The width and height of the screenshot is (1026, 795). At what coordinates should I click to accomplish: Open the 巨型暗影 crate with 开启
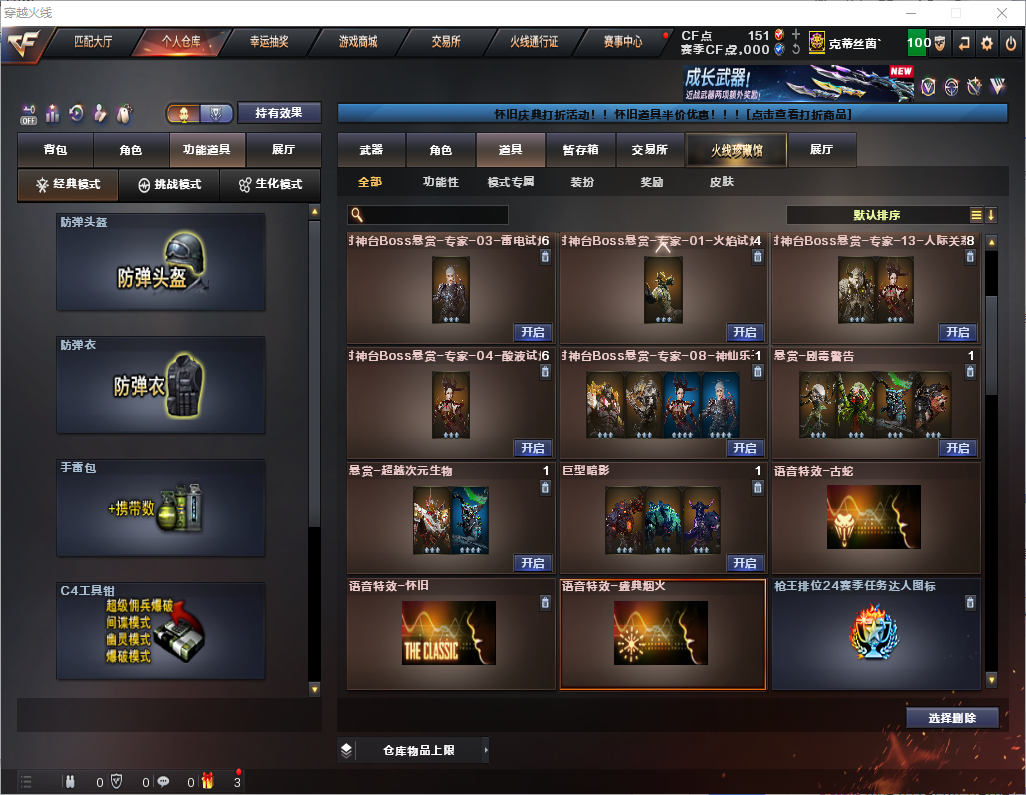click(x=744, y=563)
